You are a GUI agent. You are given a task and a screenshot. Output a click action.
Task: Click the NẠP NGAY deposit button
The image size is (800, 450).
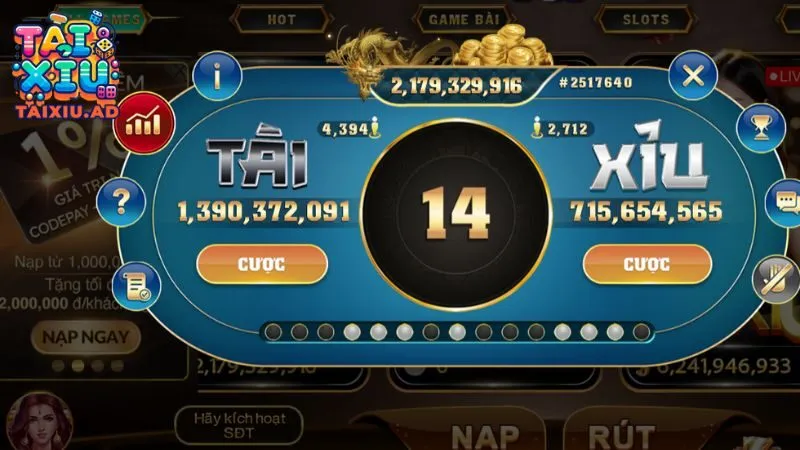[85, 336]
